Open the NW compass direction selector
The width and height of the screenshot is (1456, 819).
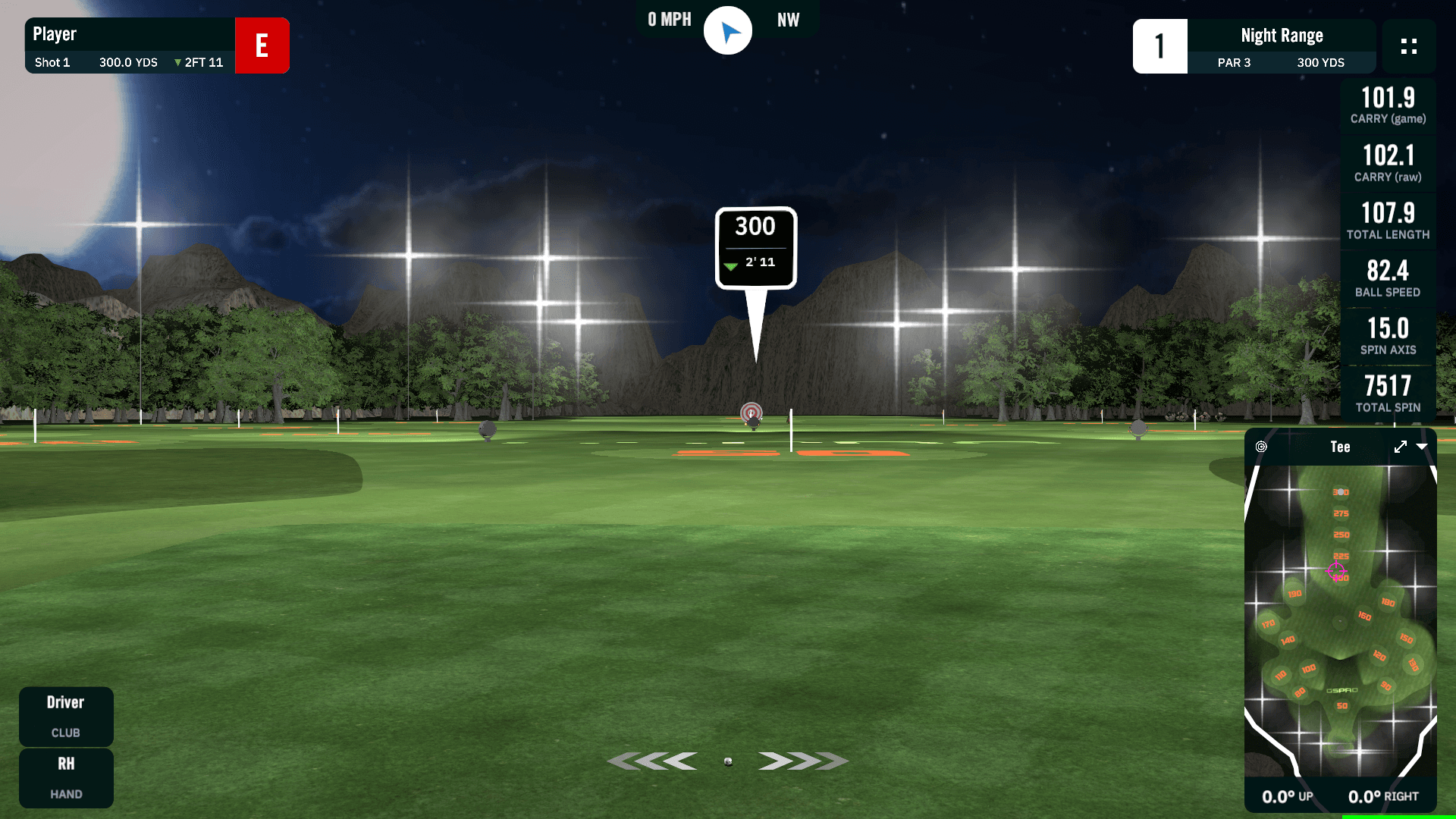[x=789, y=20]
